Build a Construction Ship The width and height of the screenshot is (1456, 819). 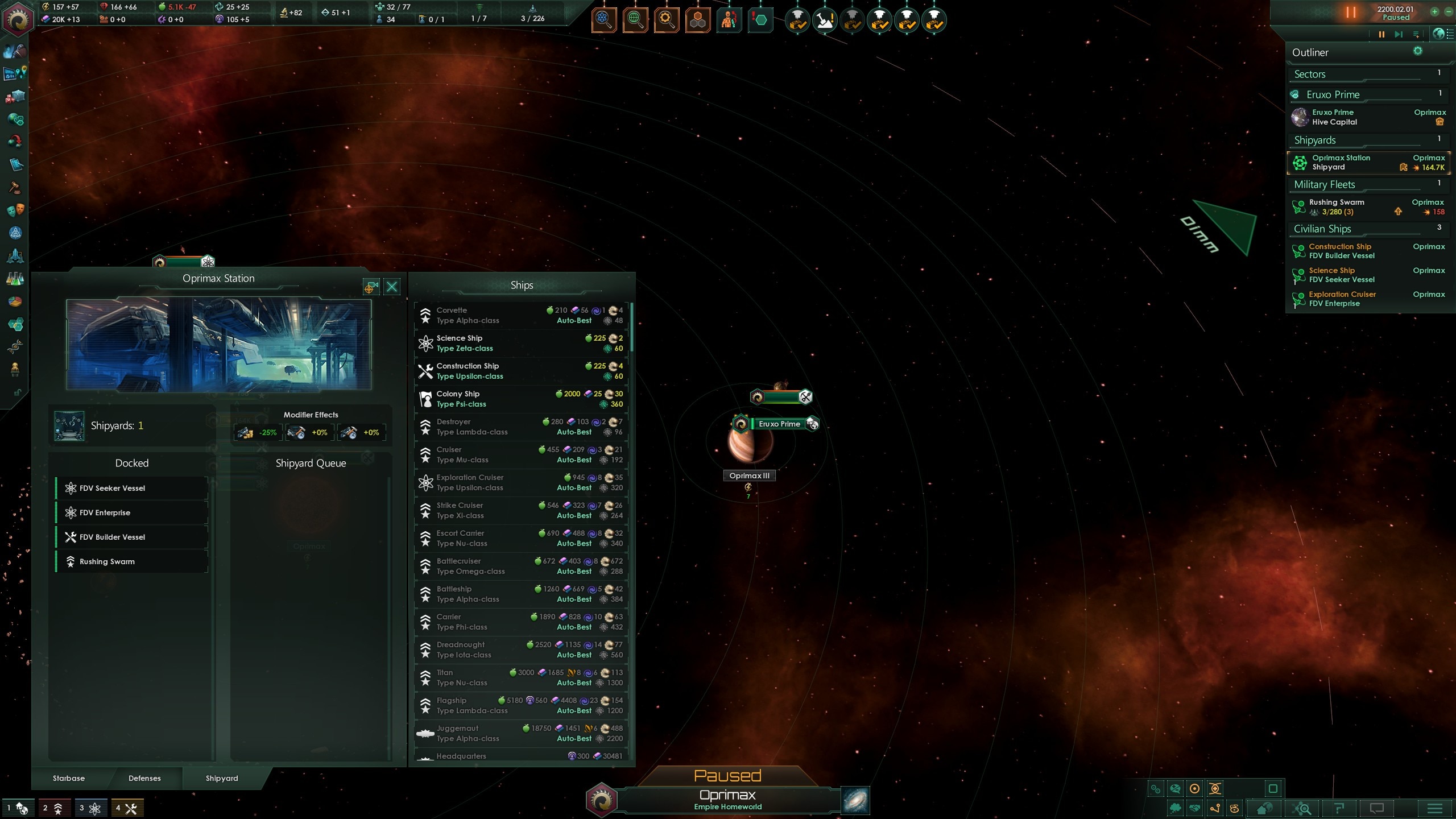(521, 371)
